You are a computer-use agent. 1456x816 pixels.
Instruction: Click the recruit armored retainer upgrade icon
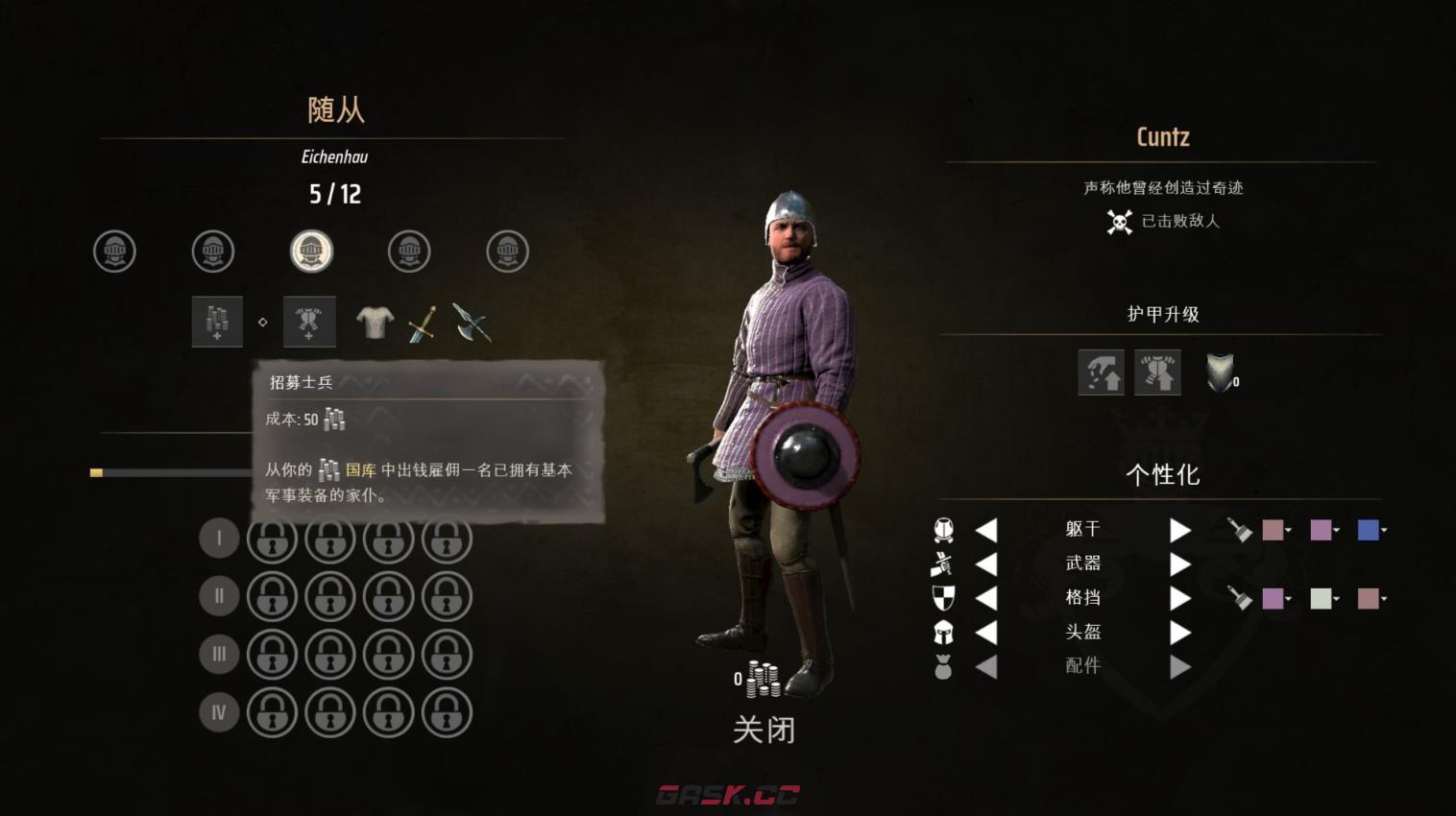307,322
